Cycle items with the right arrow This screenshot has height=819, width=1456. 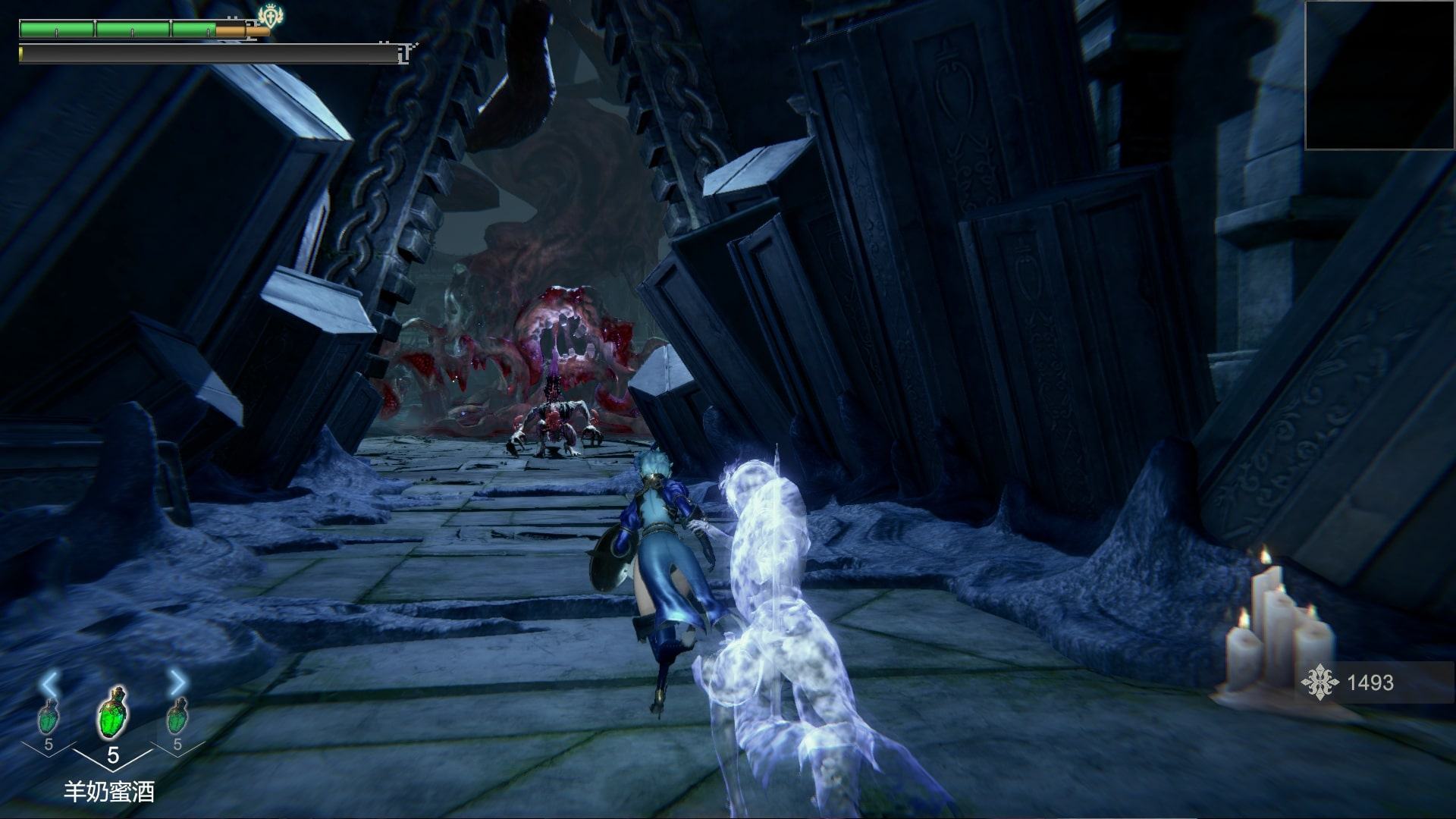pyautogui.click(x=177, y=684)
